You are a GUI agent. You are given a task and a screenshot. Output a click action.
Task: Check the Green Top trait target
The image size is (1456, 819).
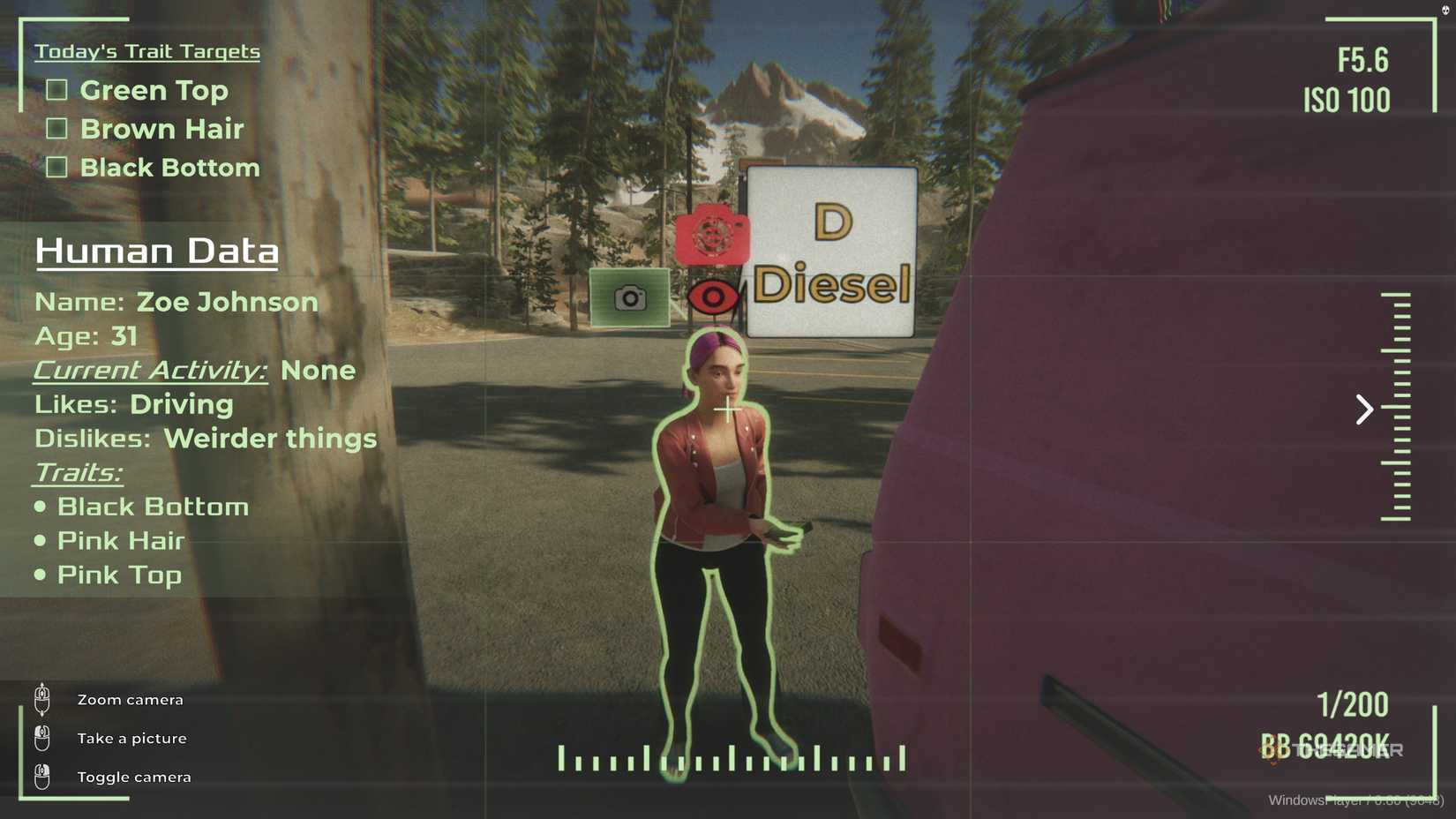pos(56,89)
